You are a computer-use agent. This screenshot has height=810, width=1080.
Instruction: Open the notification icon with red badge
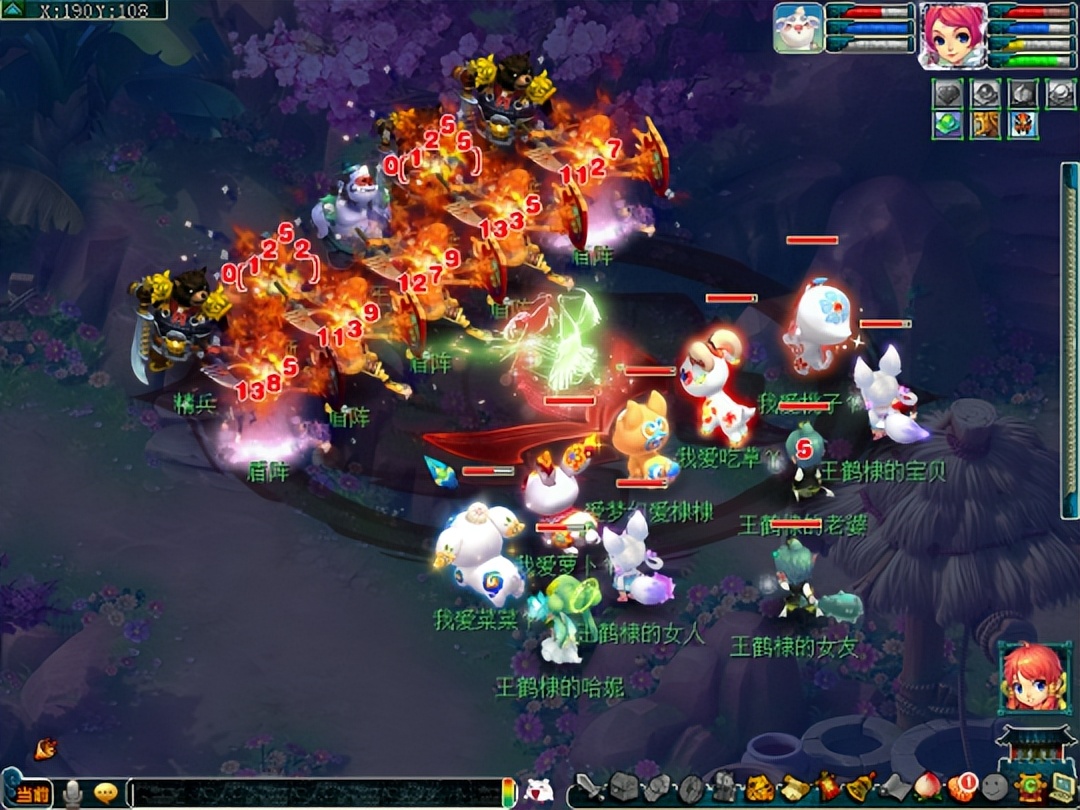(x=962, y=788)
